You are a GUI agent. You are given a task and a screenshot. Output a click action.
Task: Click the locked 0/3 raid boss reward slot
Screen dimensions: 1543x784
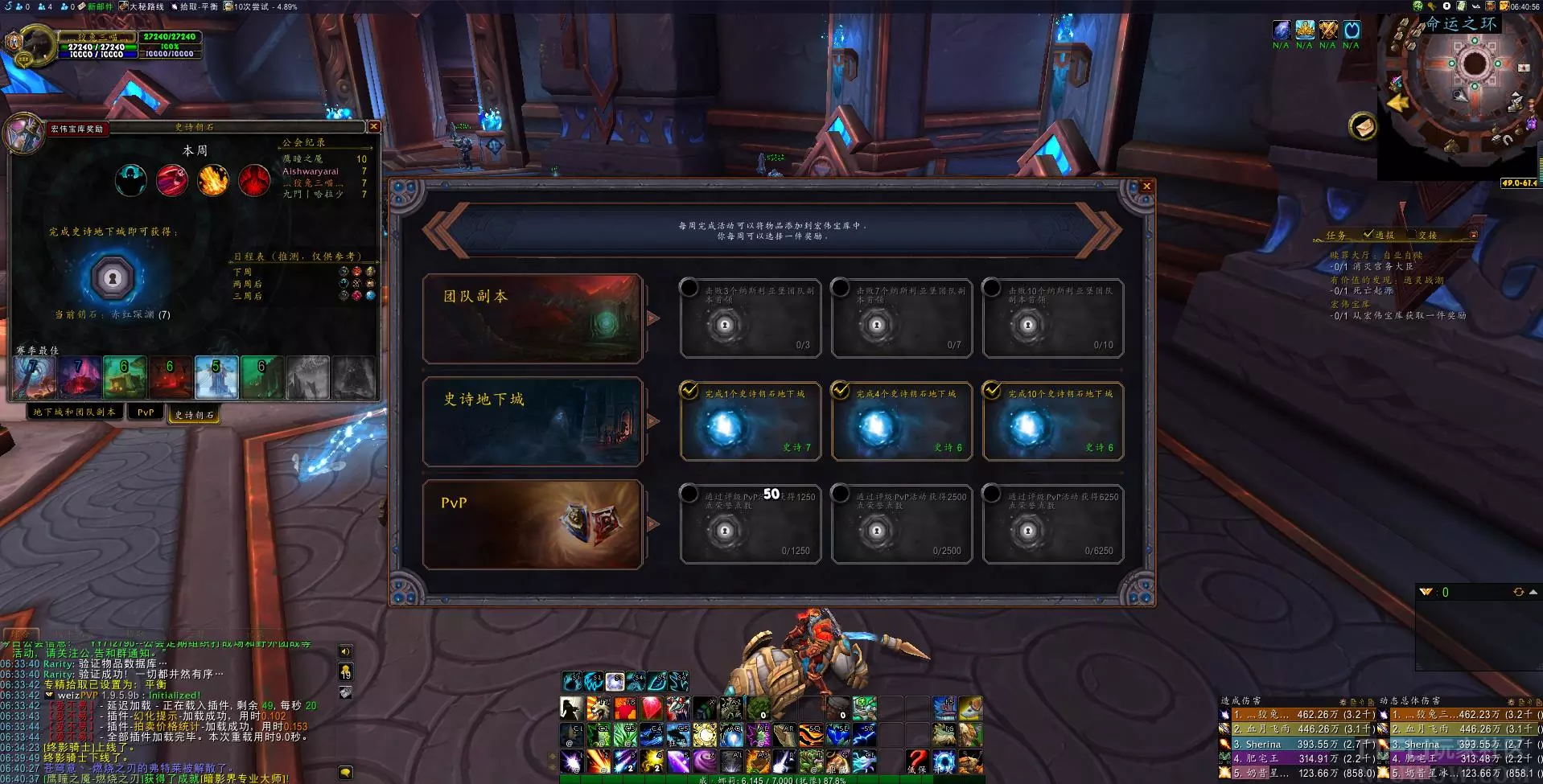[x=750, y=318]
